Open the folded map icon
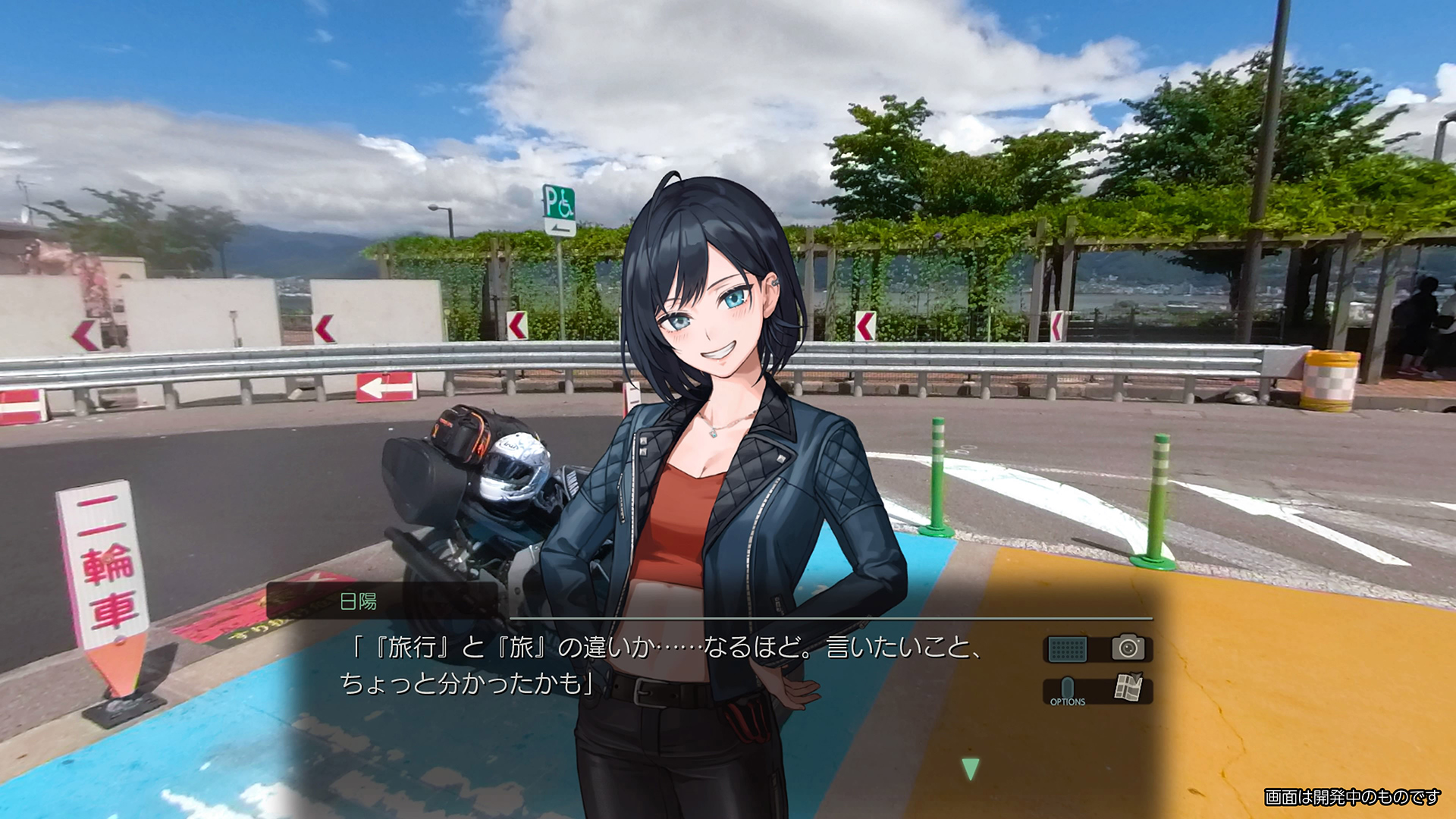This screenshot has width=1456, height=819. 1128,687
